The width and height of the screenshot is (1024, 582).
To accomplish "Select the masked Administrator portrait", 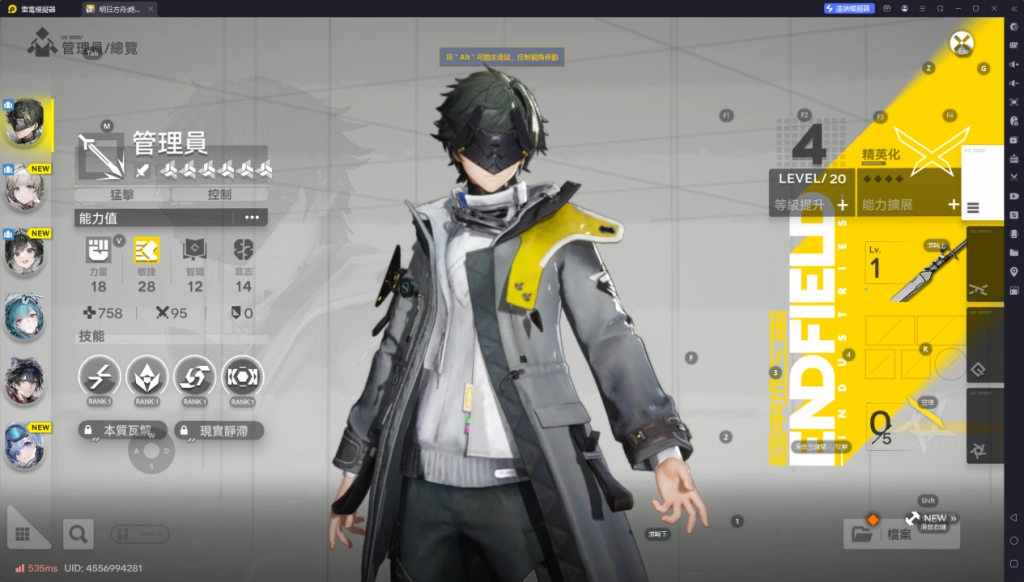I will click(x=25, y=123).
